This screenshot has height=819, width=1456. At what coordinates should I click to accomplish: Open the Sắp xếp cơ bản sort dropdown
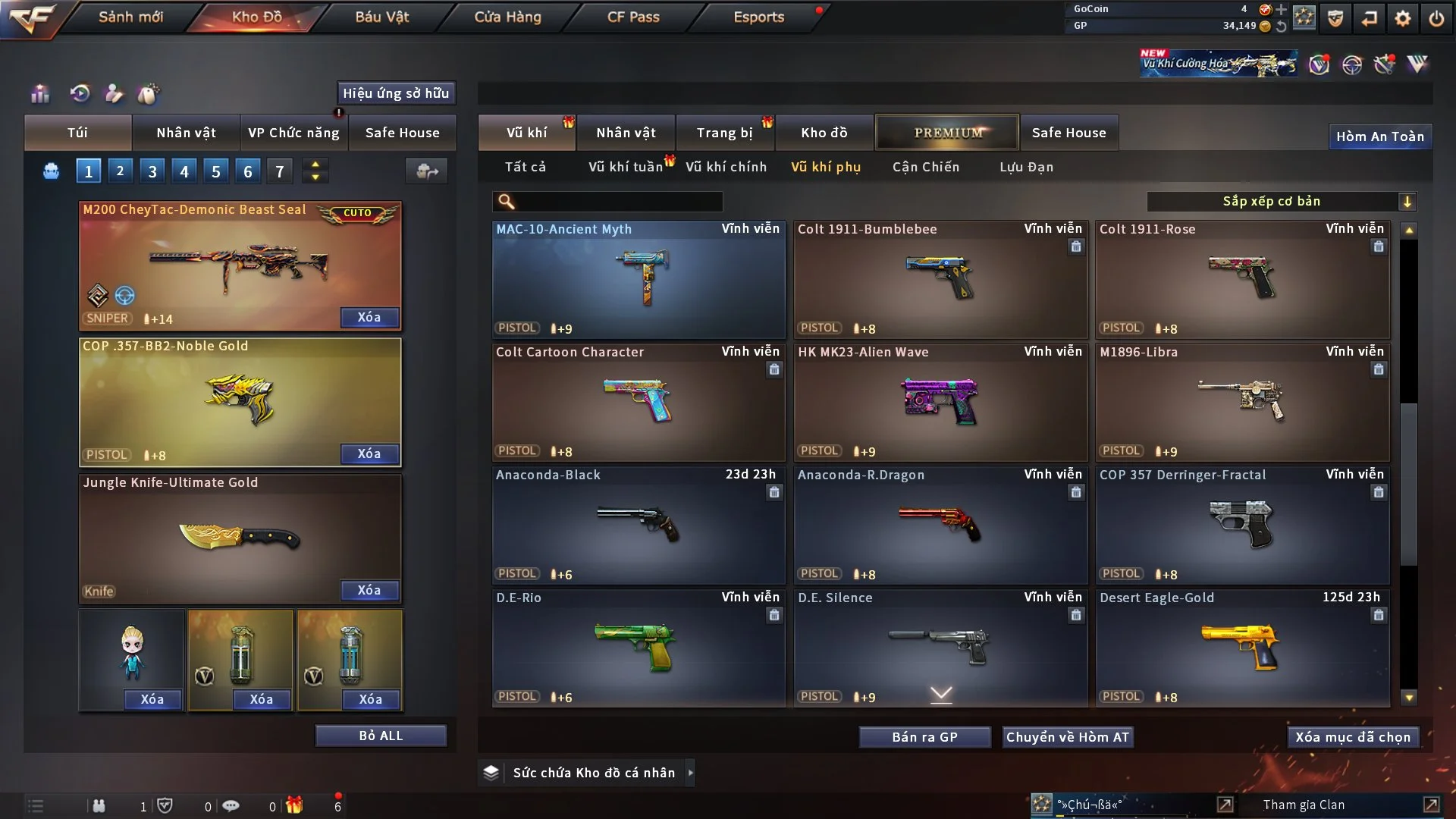point(1281,201)
